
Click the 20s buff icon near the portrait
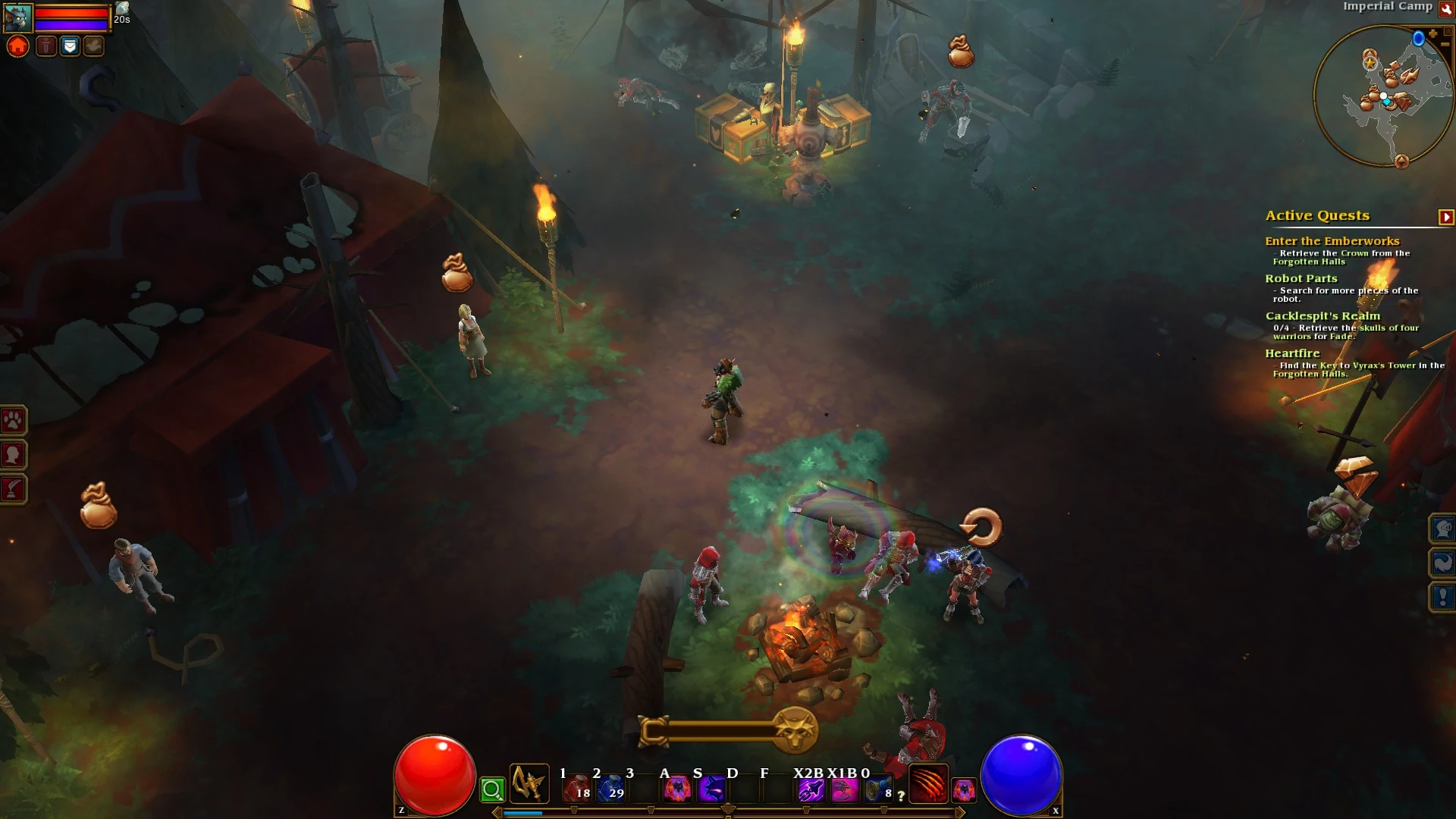point(123,11)
